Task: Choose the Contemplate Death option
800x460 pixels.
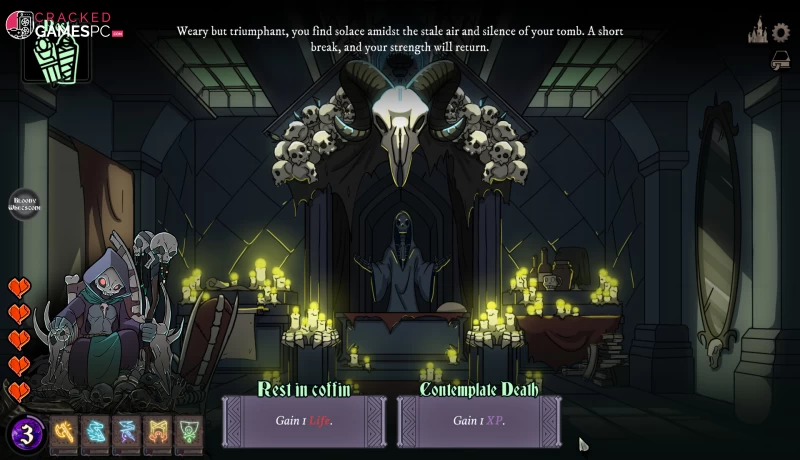Action: (478, 420)
